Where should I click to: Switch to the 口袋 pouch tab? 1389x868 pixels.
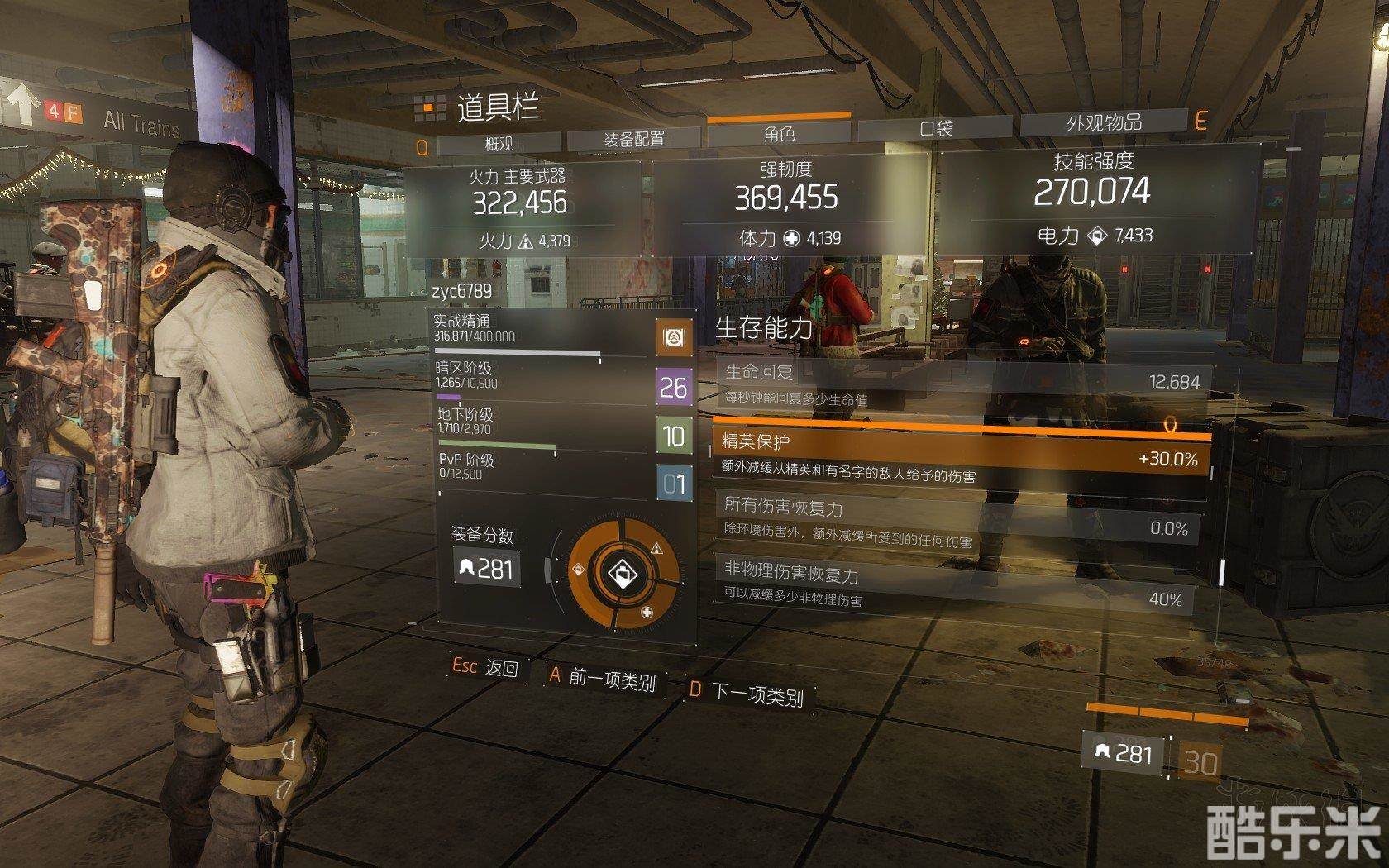tap(936, 128)
